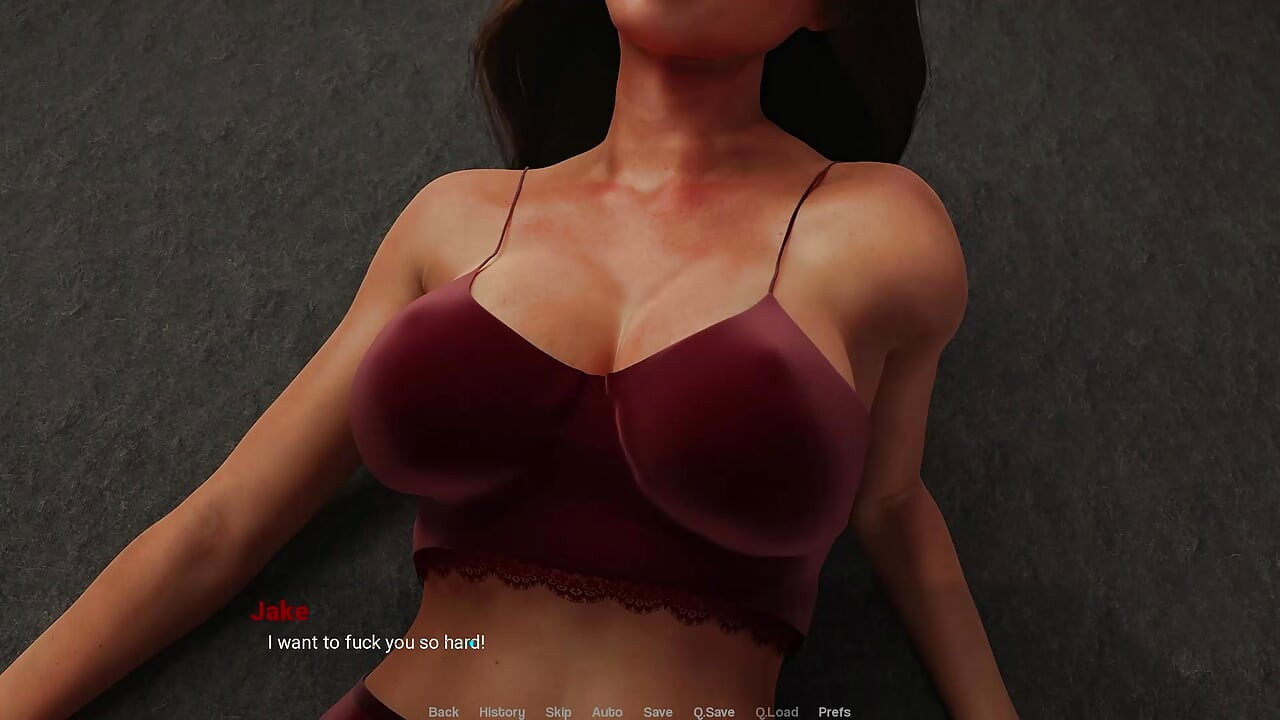The height and width of the screenshot is (720, 1280).
Task: Click Q.Load to load last quicksave
Action: [x=776, y=711]
